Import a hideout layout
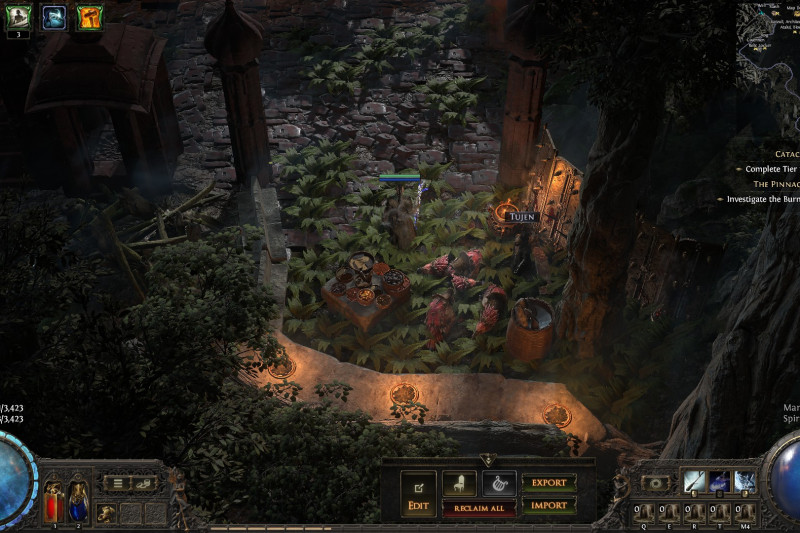800x533 pixels. (x=549, y=506)
